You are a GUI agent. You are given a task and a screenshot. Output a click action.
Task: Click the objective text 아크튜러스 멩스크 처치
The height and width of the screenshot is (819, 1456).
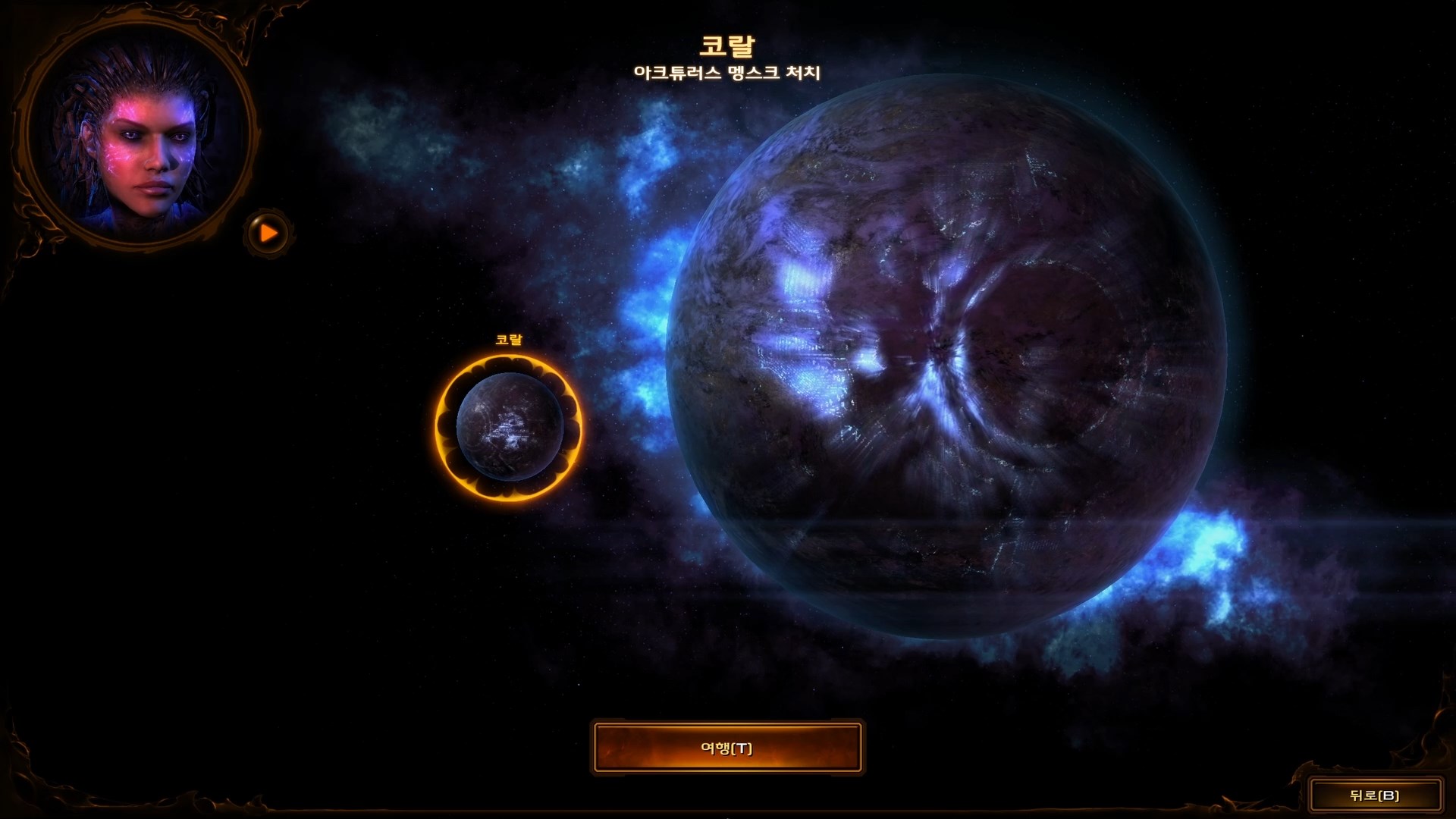pos(730,72)
